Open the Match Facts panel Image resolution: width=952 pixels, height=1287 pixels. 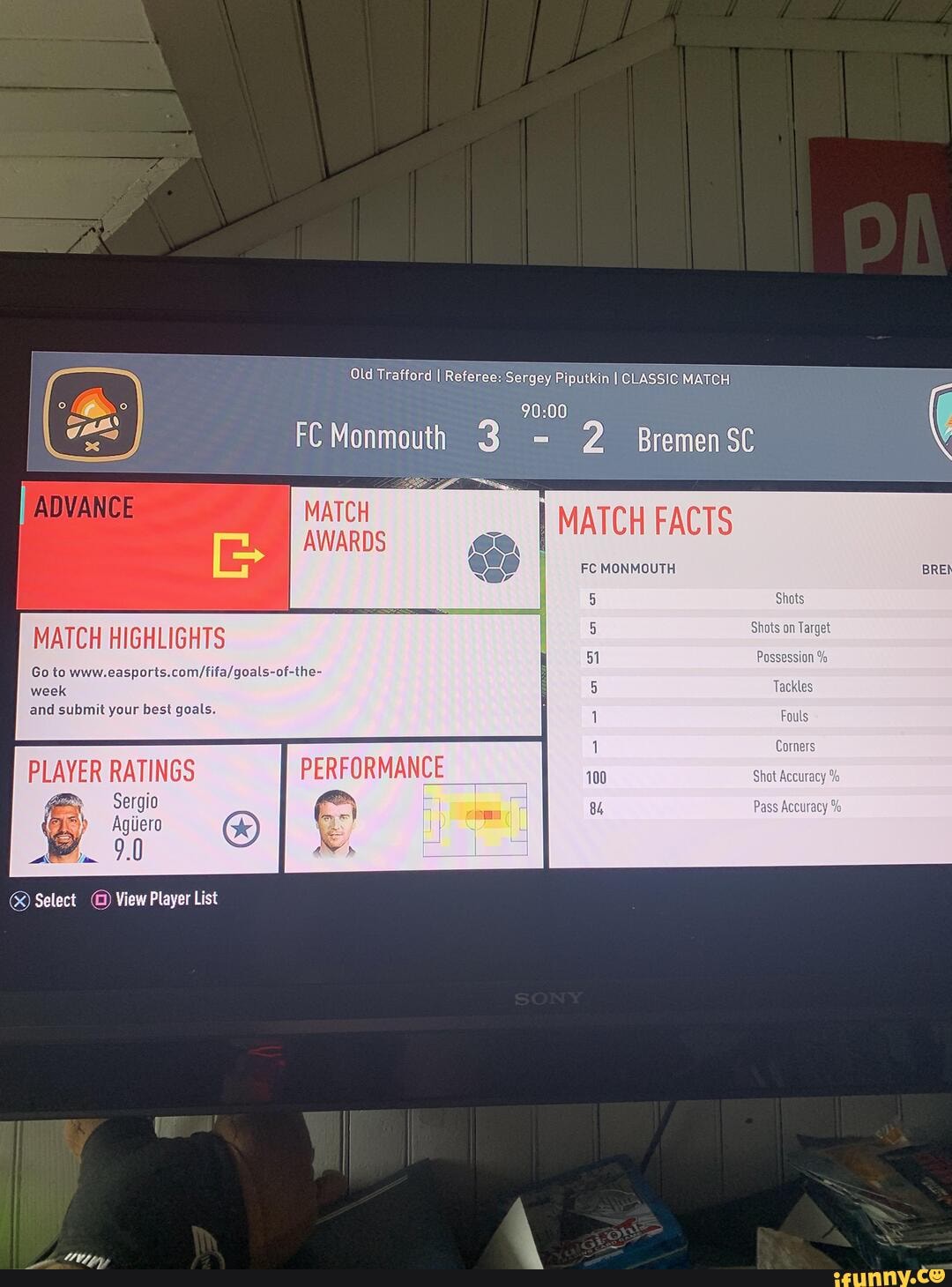point(749,679)
